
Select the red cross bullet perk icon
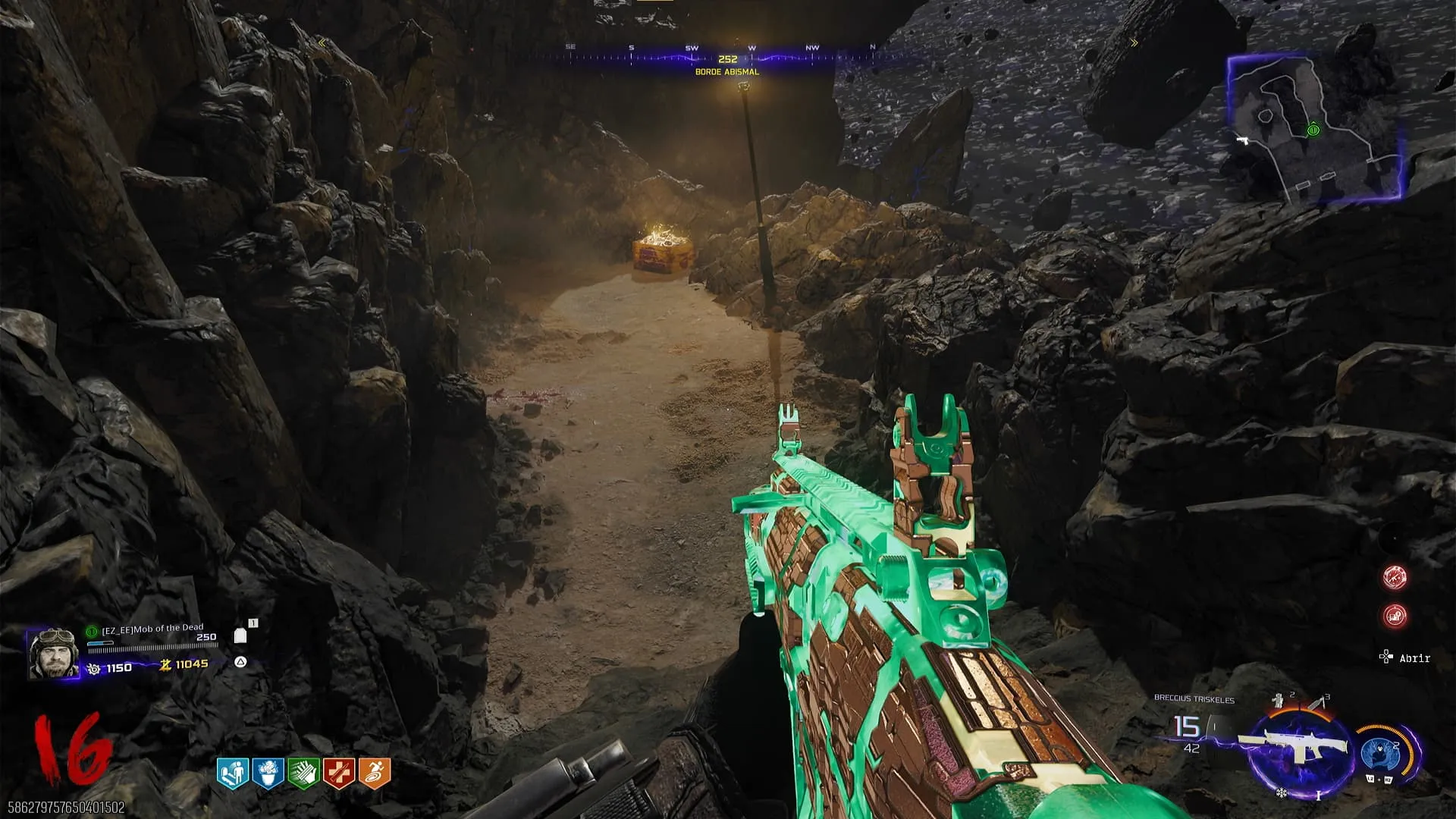coord(338,773)
